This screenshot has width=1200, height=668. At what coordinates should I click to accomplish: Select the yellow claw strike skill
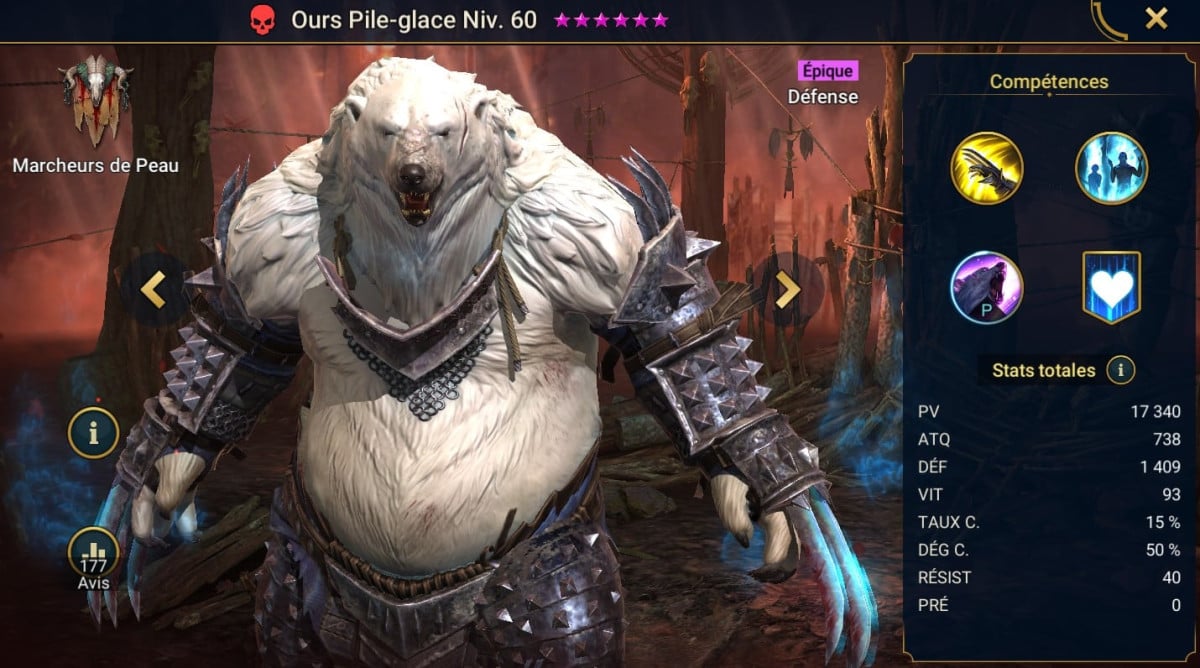coord(987,168)
